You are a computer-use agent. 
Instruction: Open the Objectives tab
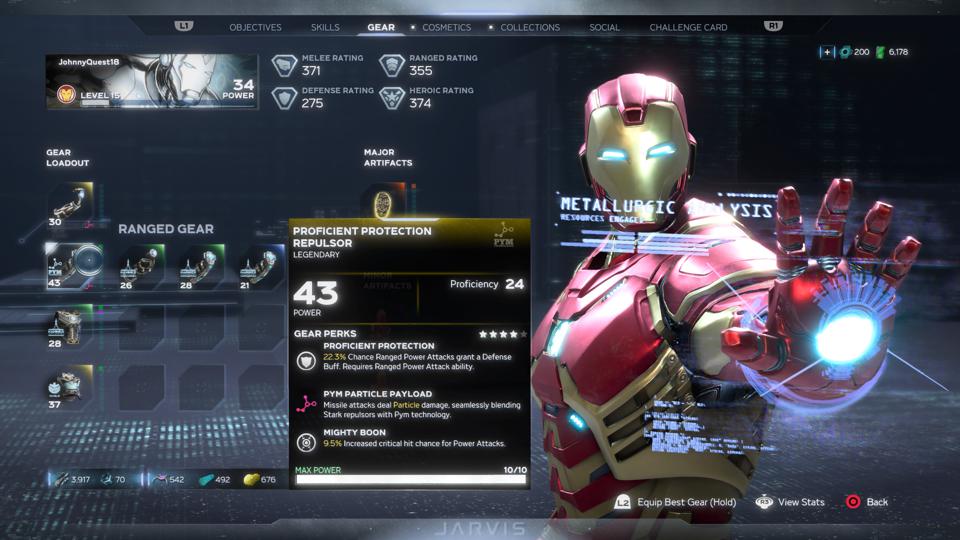click(255, 27)
